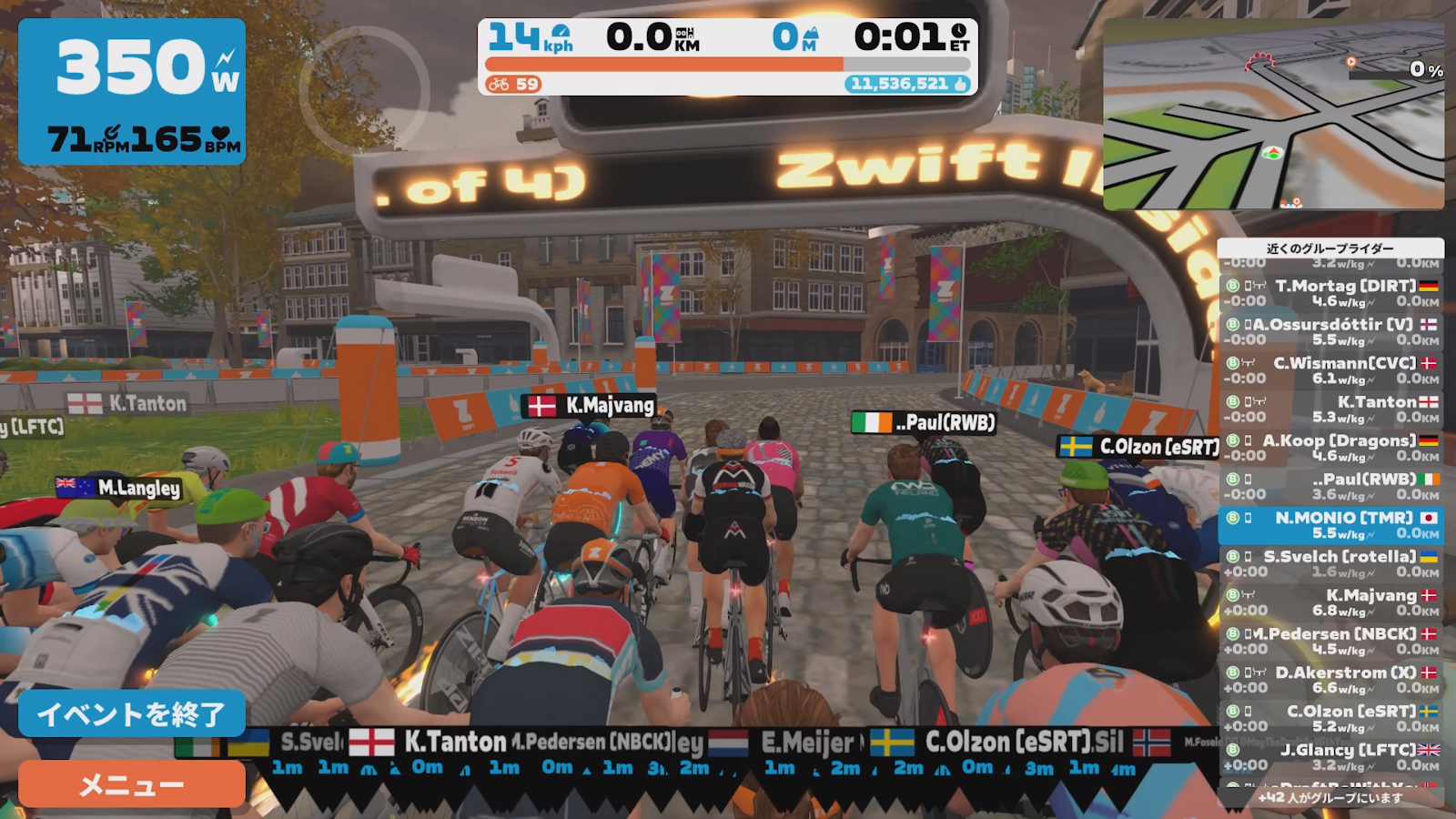The width and height of the screenshot is (1456, 819).
Task: Select A.Ossursdóttir (V) rider row
Action: coord(1330,331)
